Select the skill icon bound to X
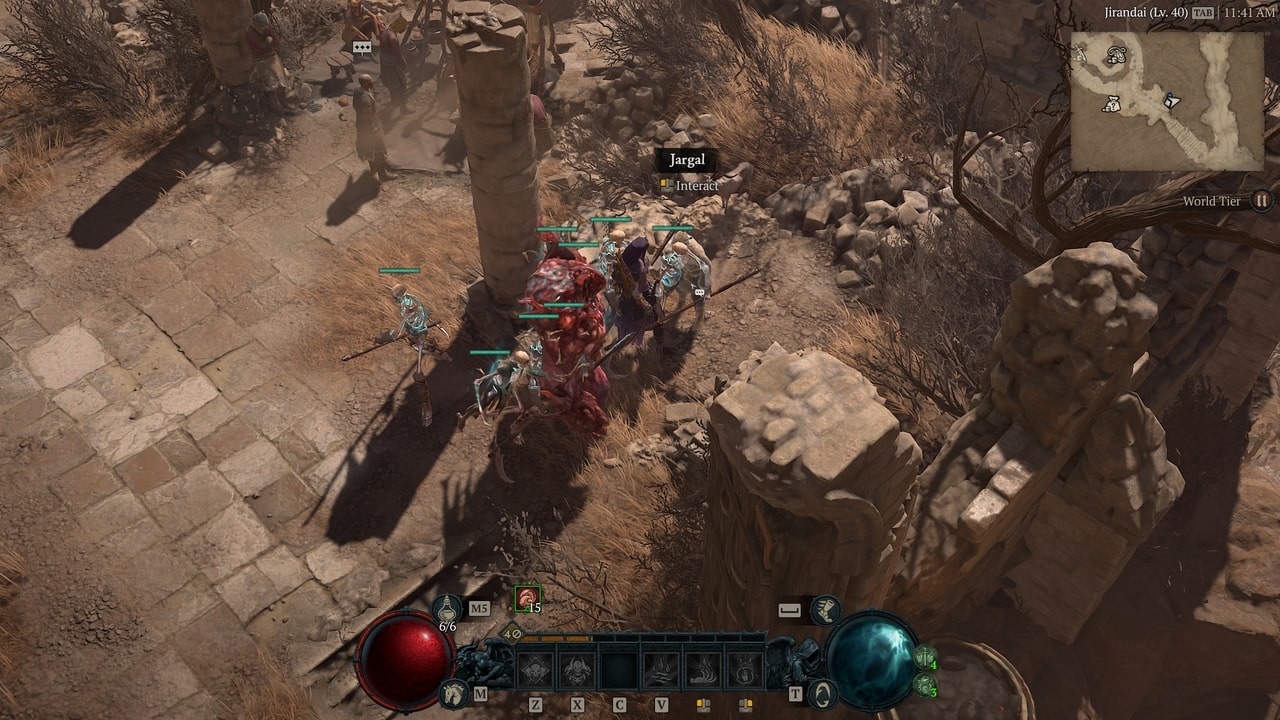The height and width of the screenshot is (720, 1280). point(575,666)
